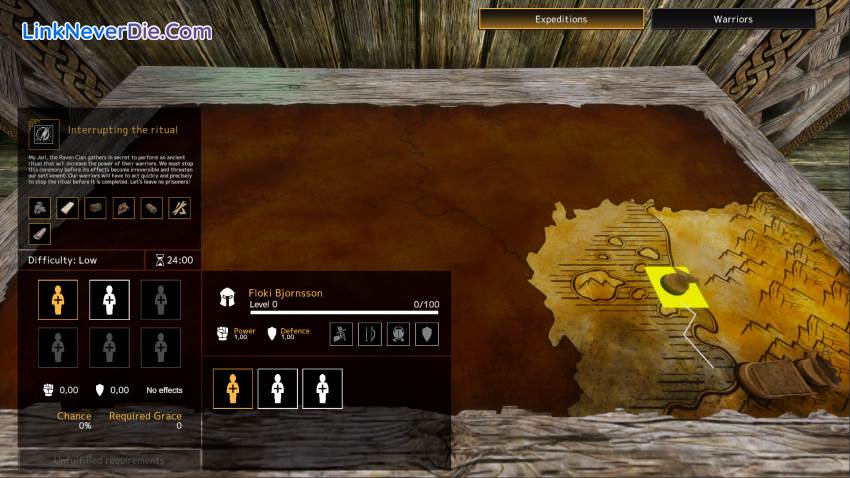Open the Expeditions tab
This screenshot has height=478, width=850.
(x=561, y=19)
